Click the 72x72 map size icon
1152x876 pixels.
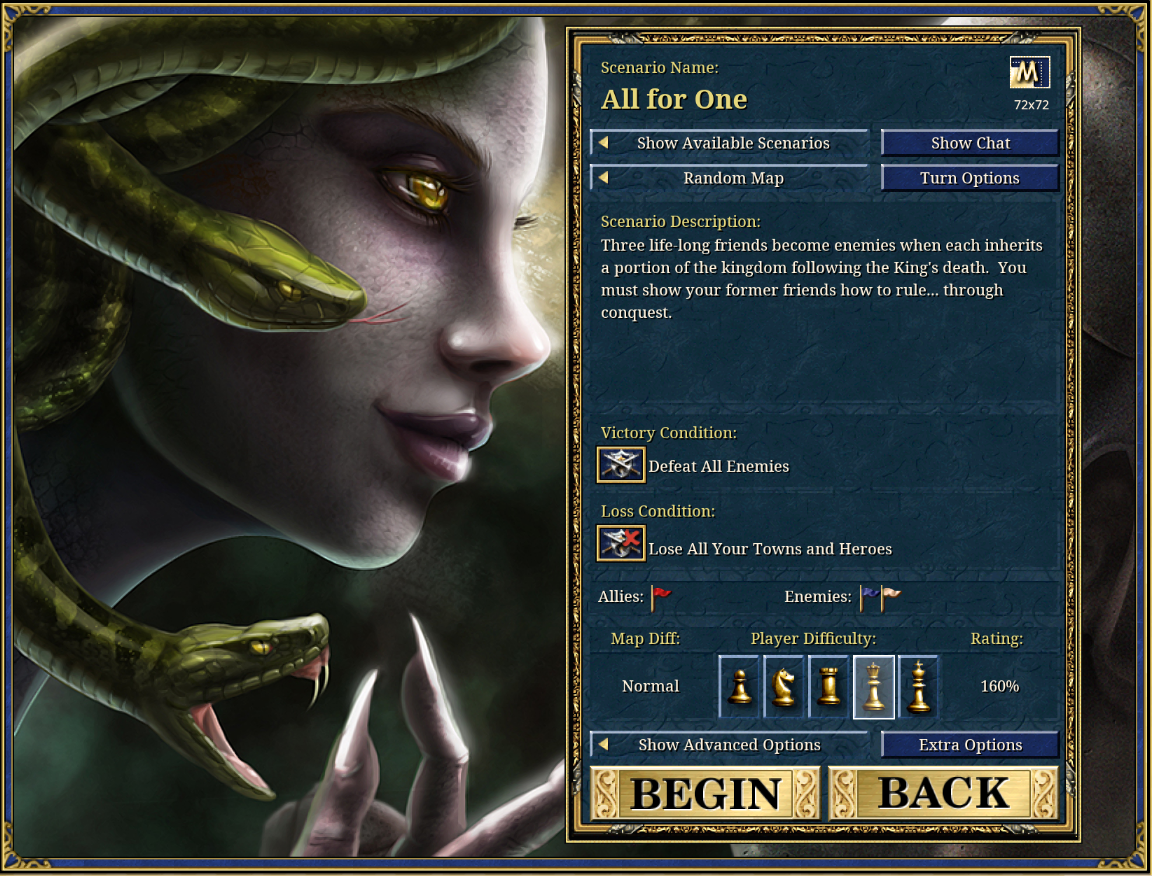click(1030, 74)
